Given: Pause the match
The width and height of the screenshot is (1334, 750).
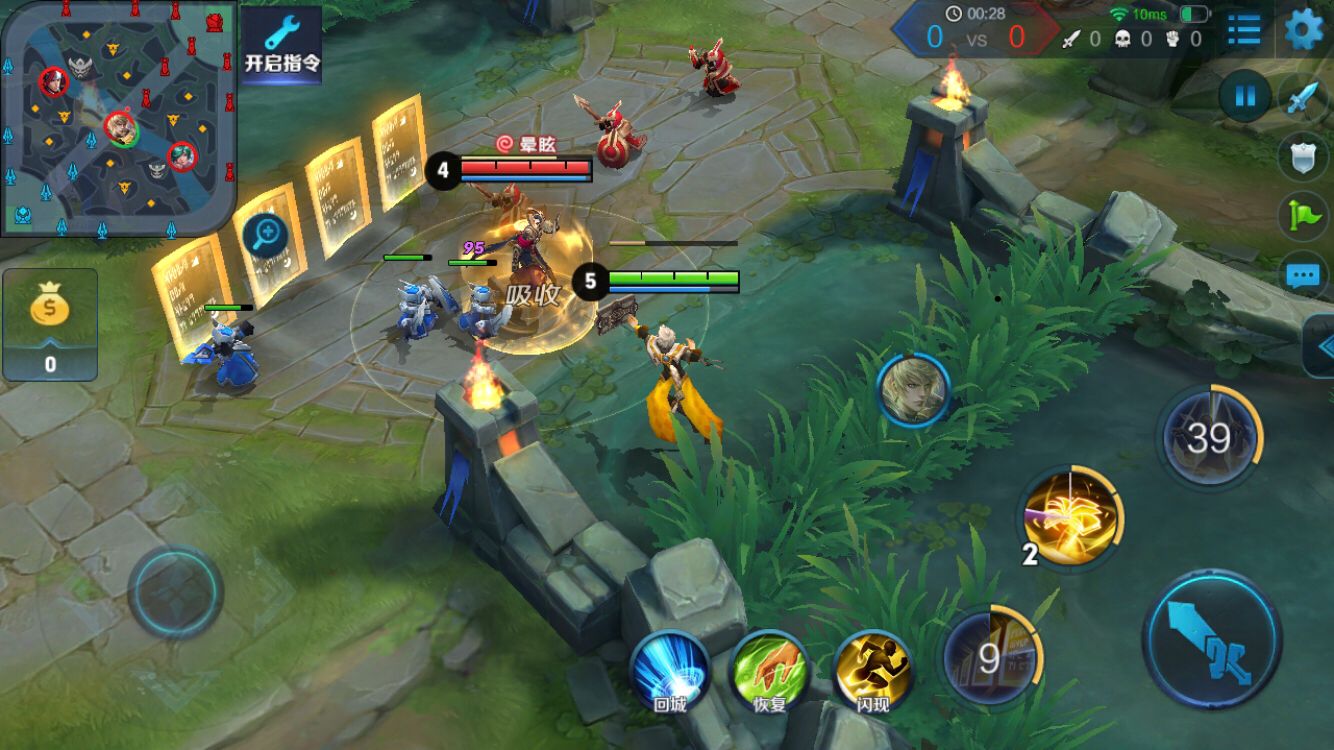Looking at the screenshot, I should pos(1245,97).
